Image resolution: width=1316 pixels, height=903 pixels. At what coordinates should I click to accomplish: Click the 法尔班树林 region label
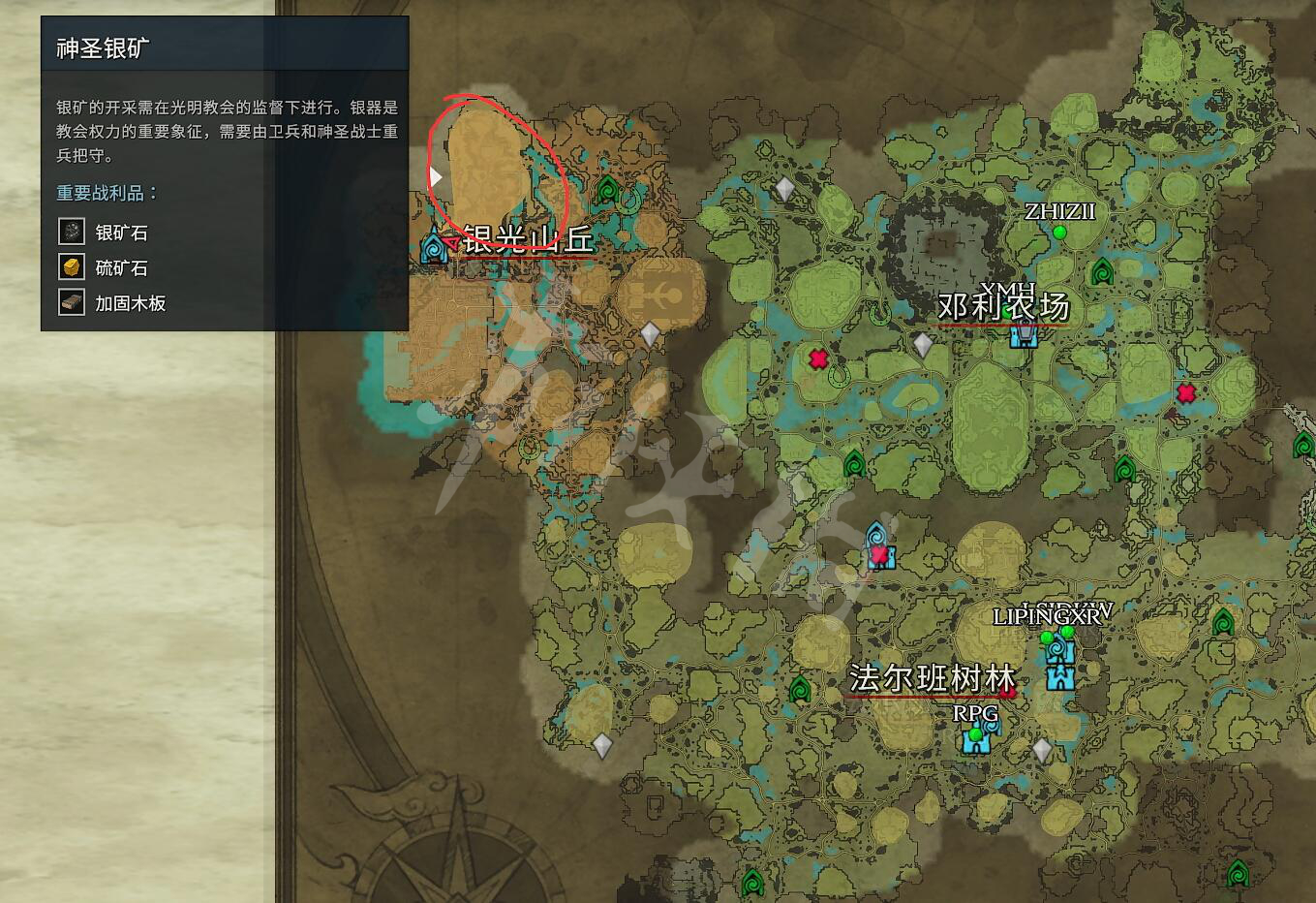tap(931, 678)
